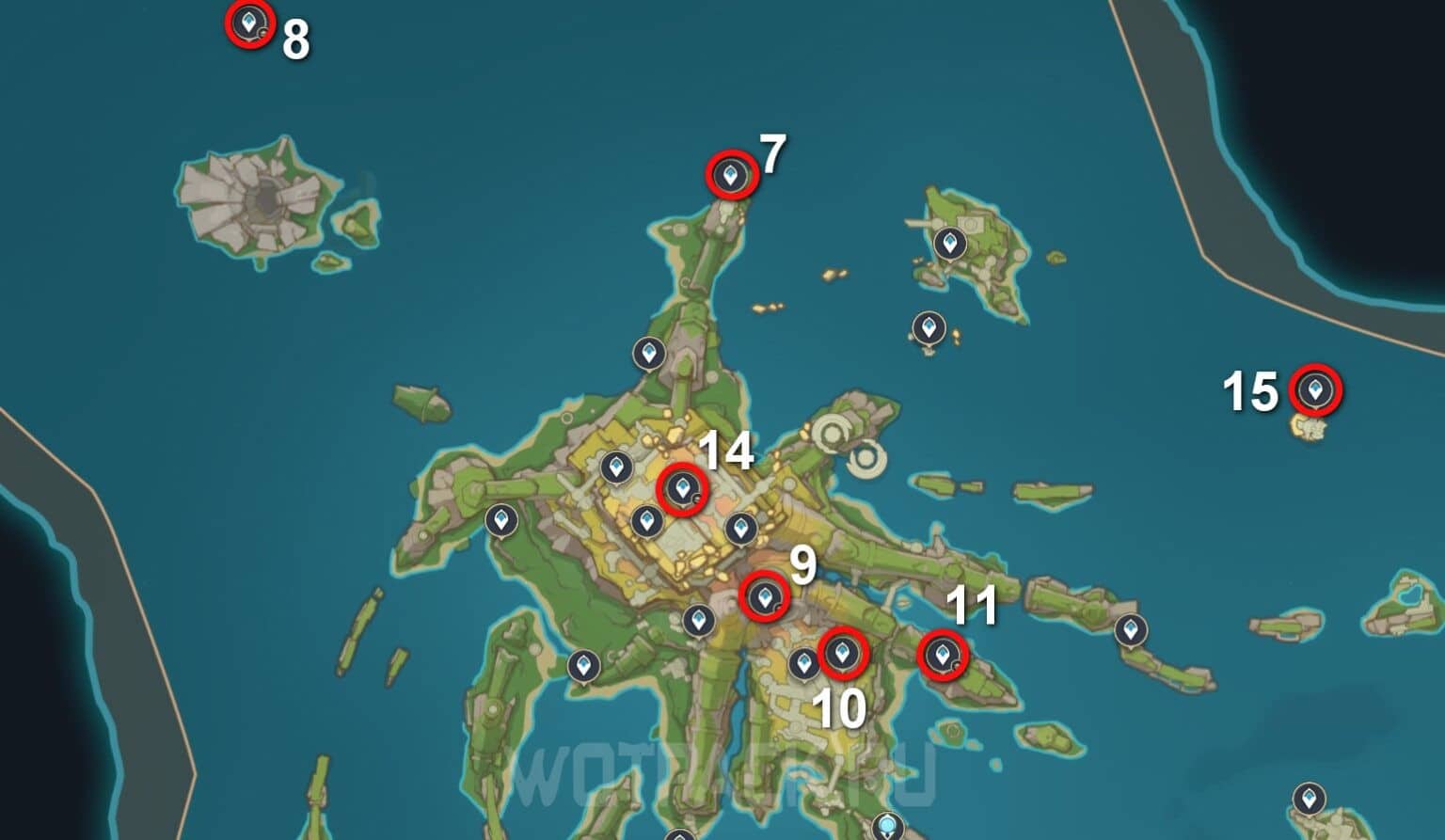1445x840 pixels.
Task: Open the circled waypoint marked 10
Action: 844,654
